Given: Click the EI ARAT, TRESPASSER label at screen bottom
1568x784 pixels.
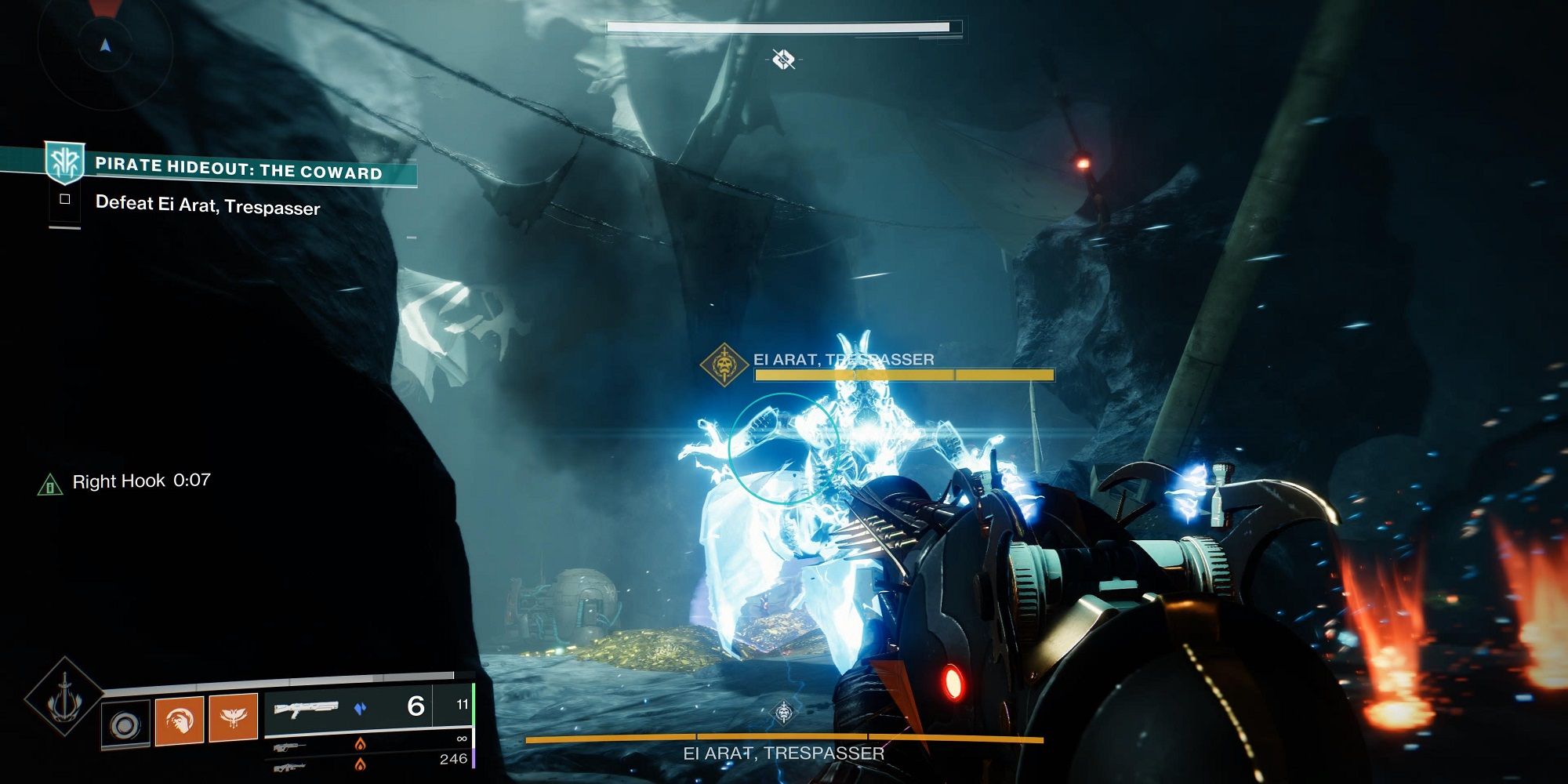Looking at the screenshot, I should coord(784,753).
